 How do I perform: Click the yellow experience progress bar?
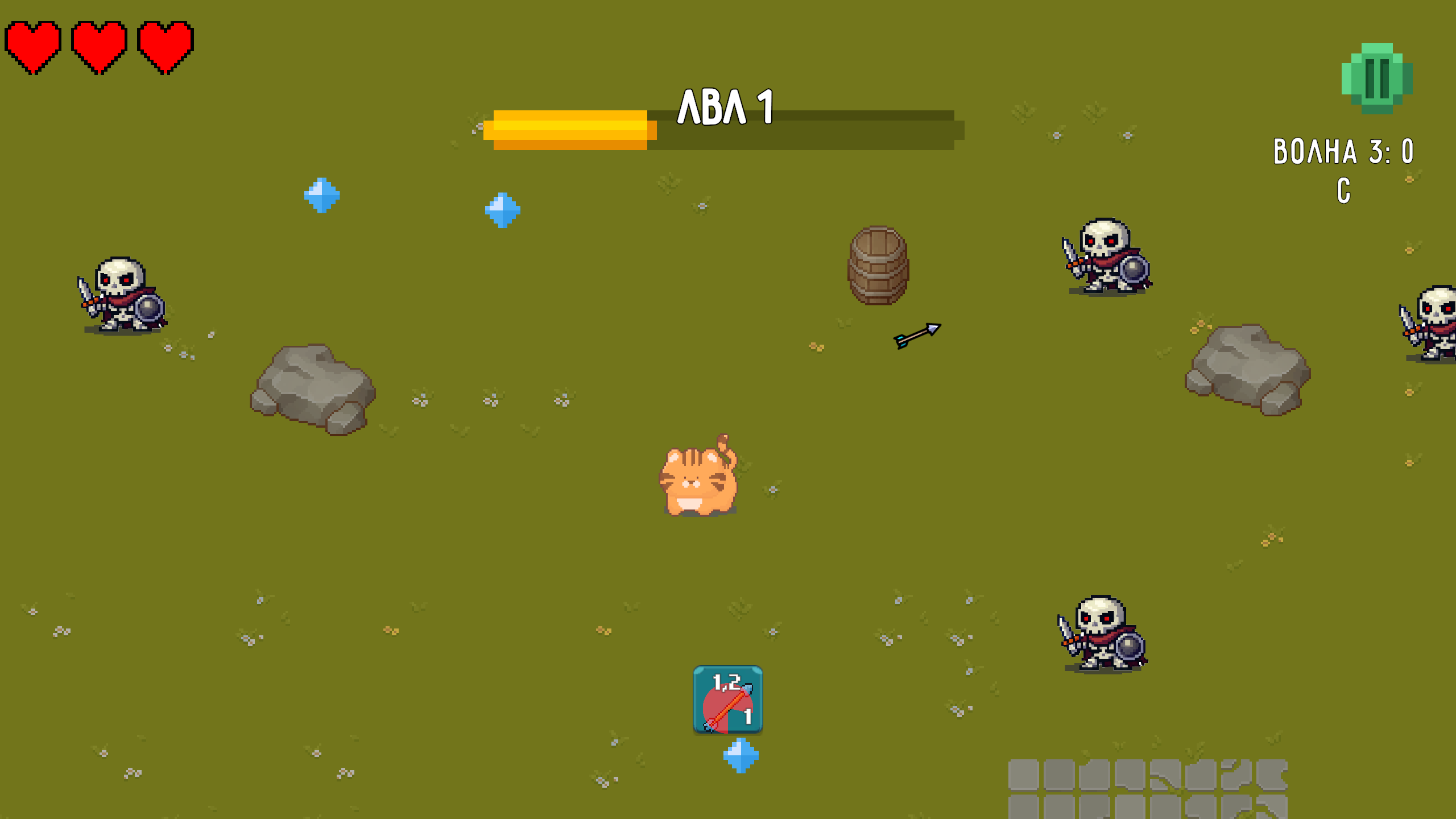pos(569,132)
